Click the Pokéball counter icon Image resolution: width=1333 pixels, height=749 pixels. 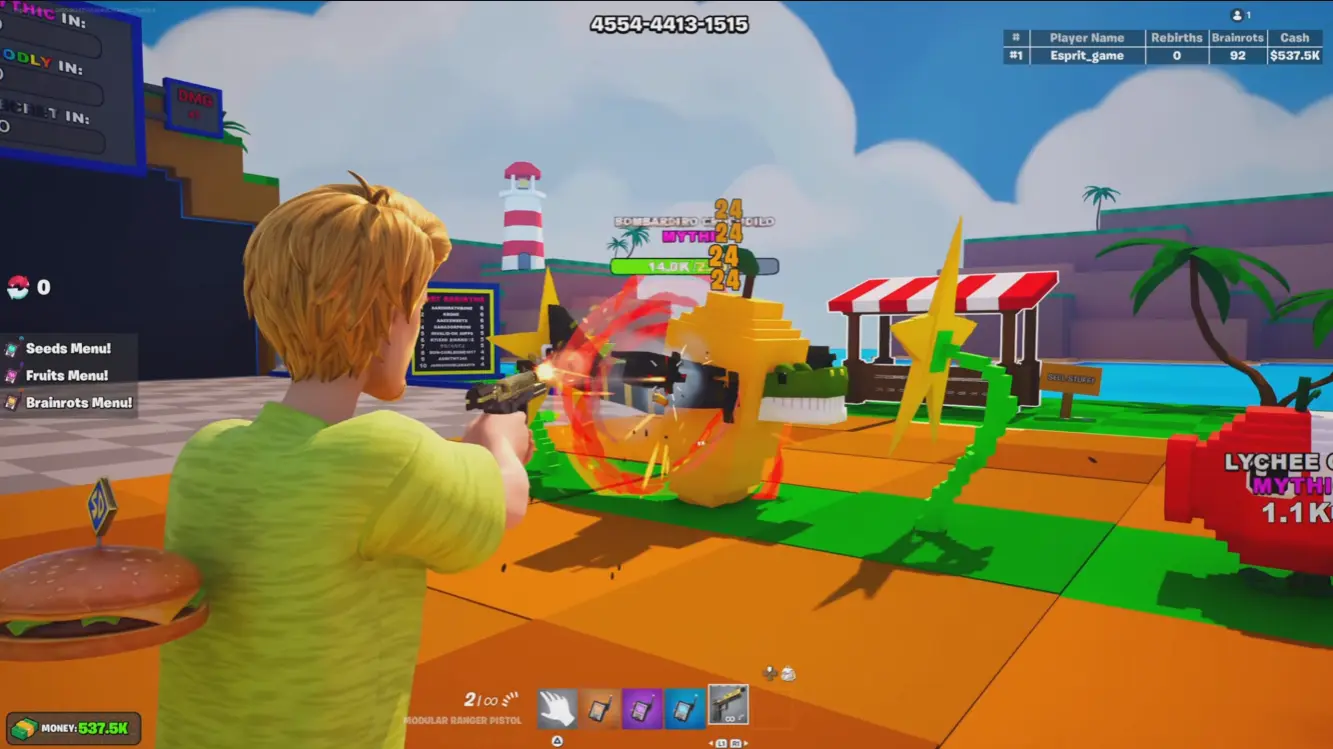click(17, 284)
